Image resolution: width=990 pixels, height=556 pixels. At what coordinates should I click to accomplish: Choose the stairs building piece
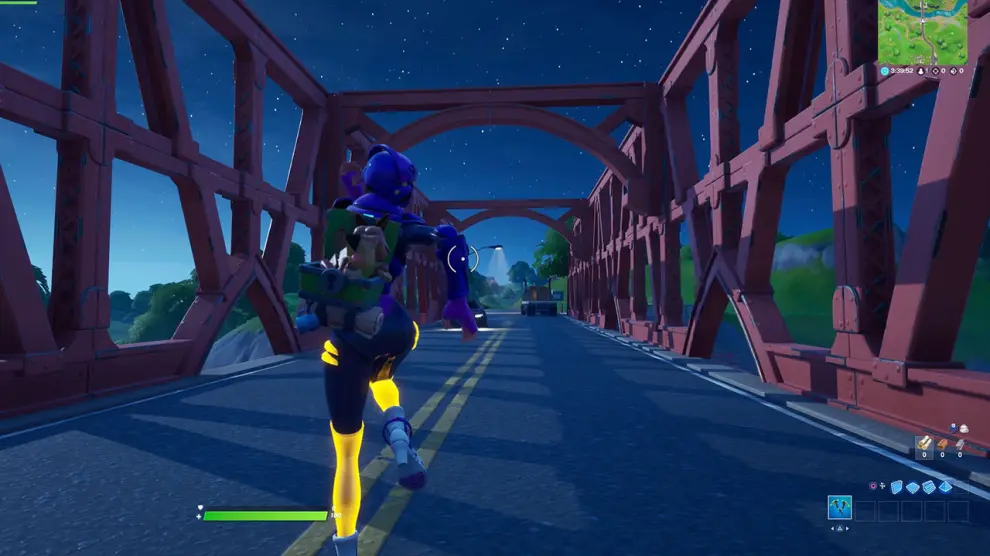click(930, 487)
